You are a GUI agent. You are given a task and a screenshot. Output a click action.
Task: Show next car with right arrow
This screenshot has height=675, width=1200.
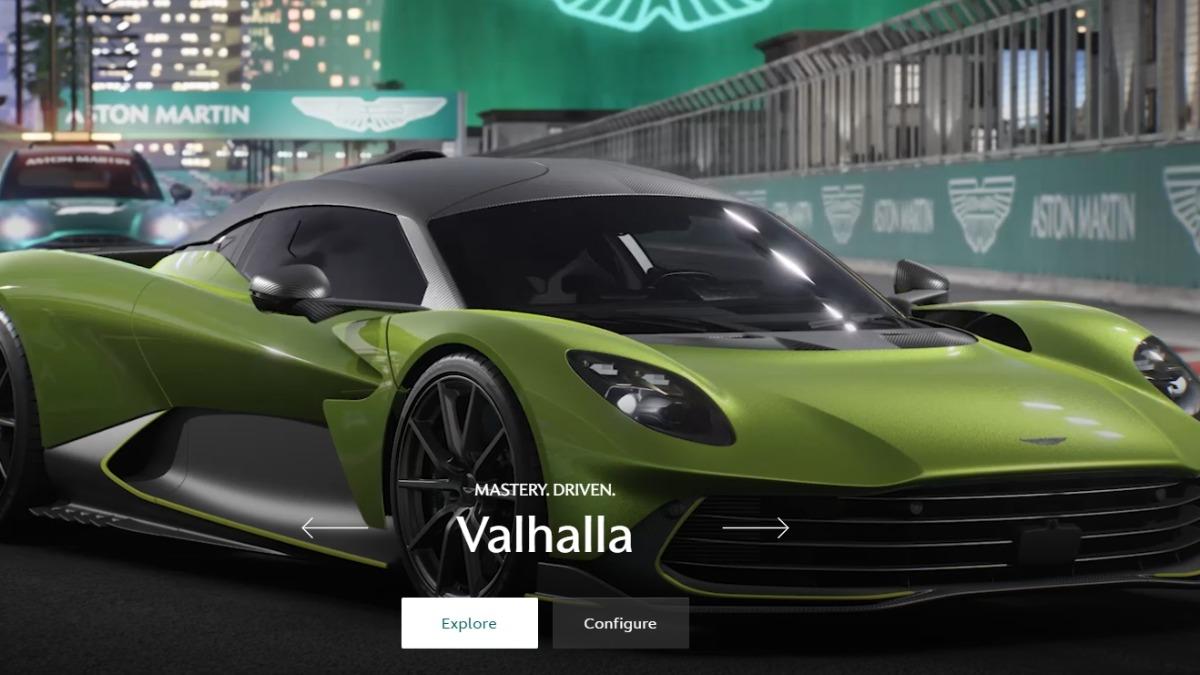point(756,528)
